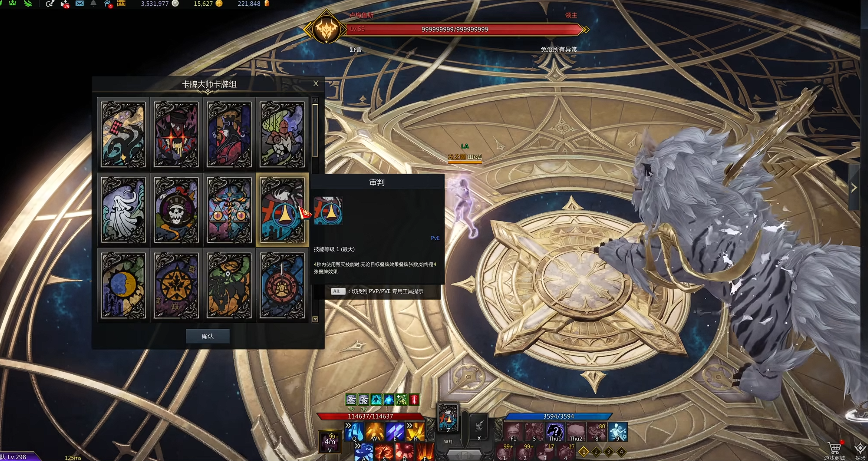
Task: Select the green horned beast card
Action: (227, 283)
